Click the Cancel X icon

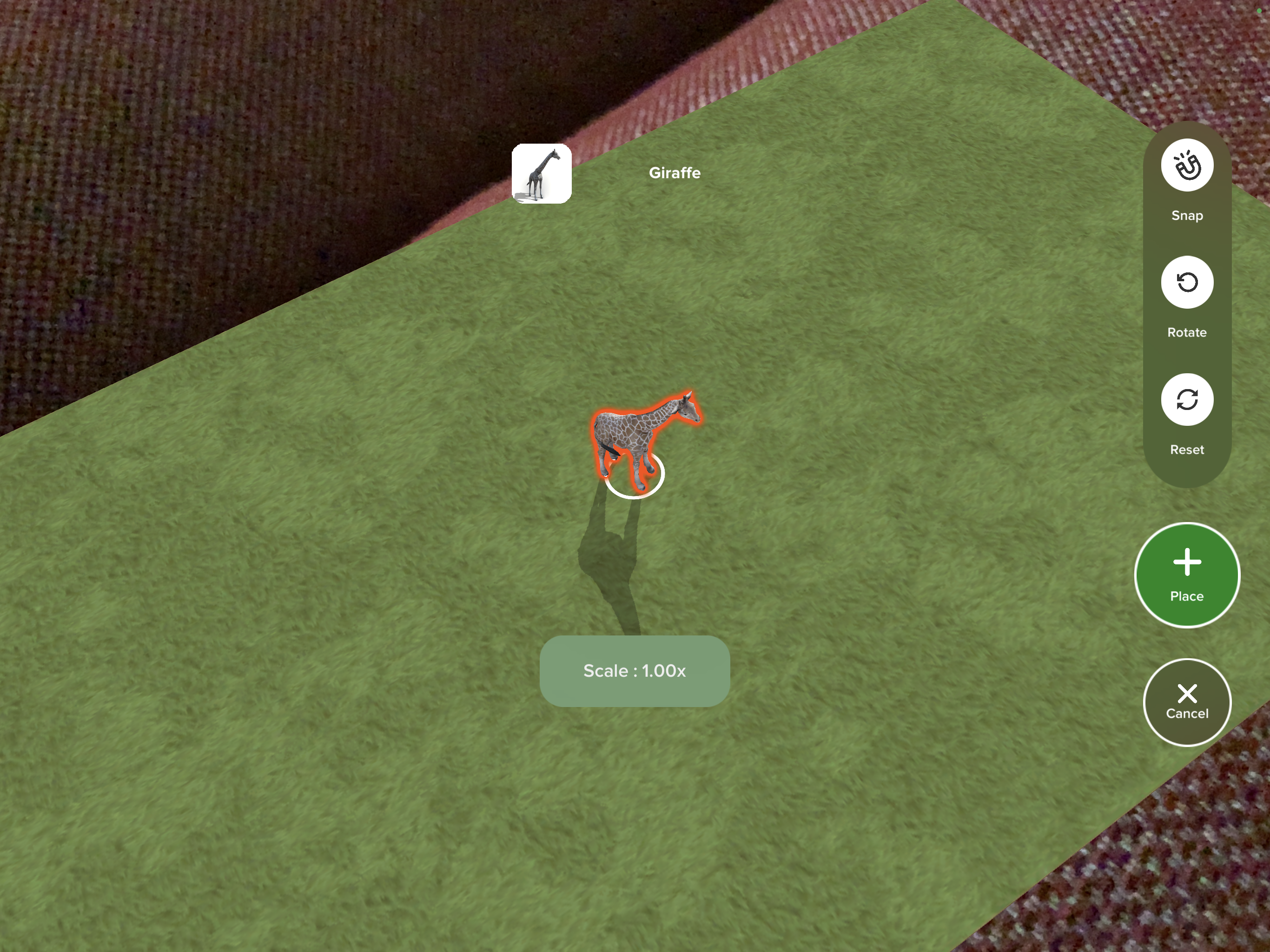point(1187,693)
